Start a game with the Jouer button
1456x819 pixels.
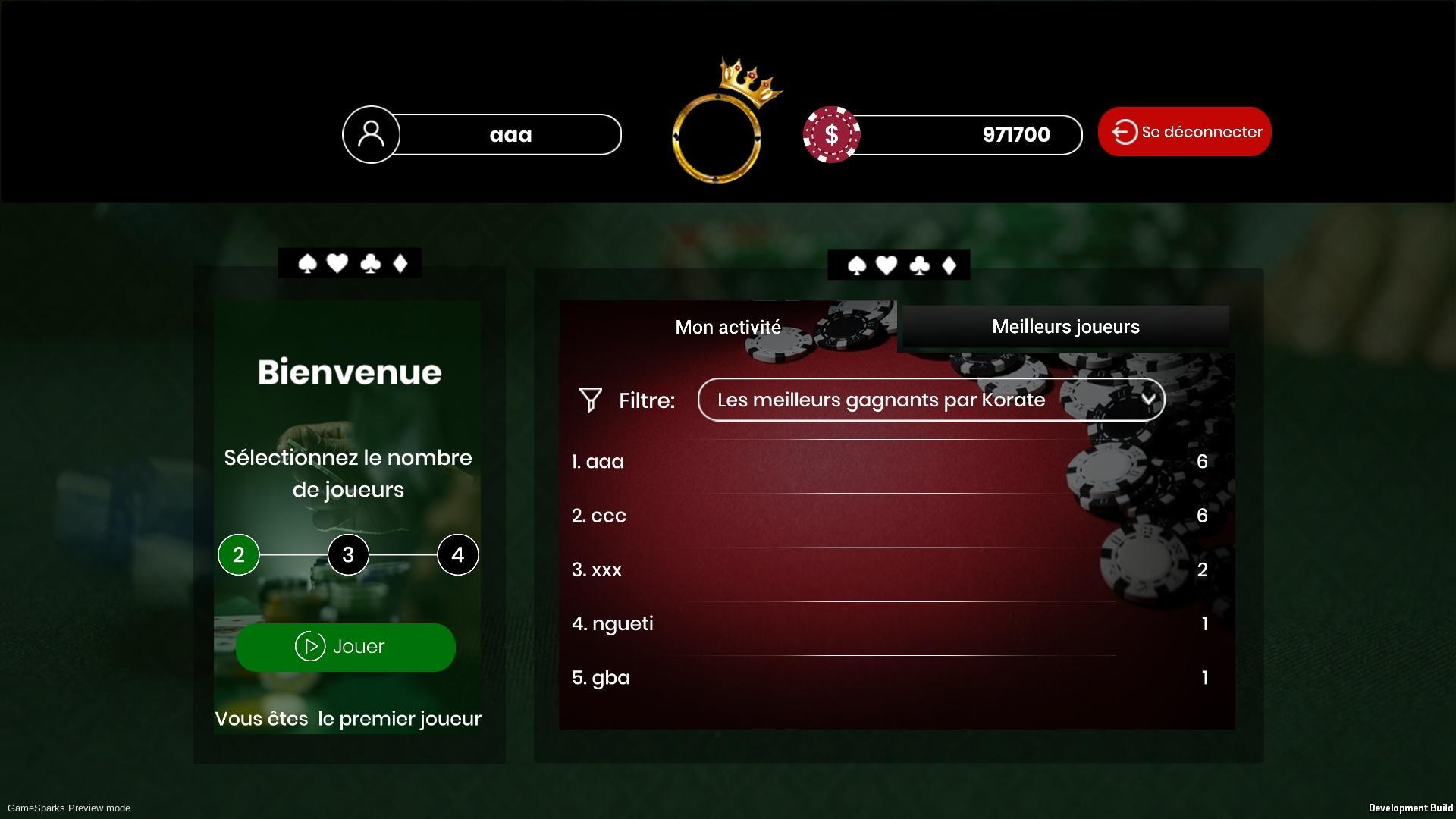click(x=345, y=647)
